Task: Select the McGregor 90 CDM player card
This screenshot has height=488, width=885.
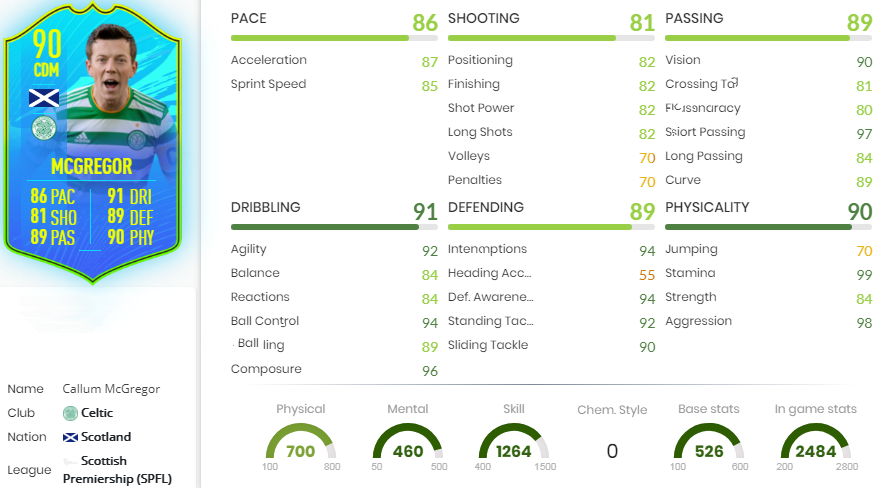Action: [93, 145]
